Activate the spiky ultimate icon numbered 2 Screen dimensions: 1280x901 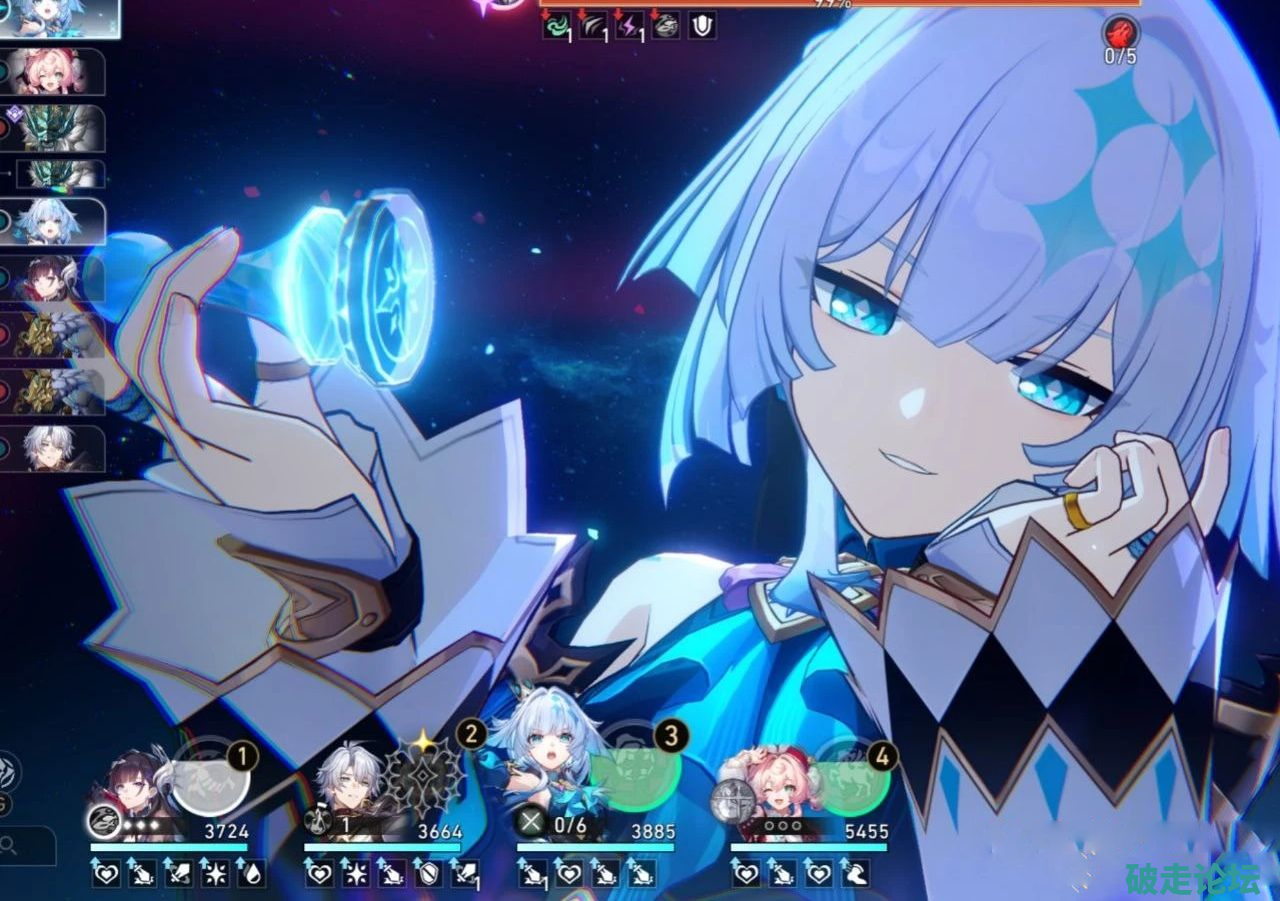click(425, 777)
